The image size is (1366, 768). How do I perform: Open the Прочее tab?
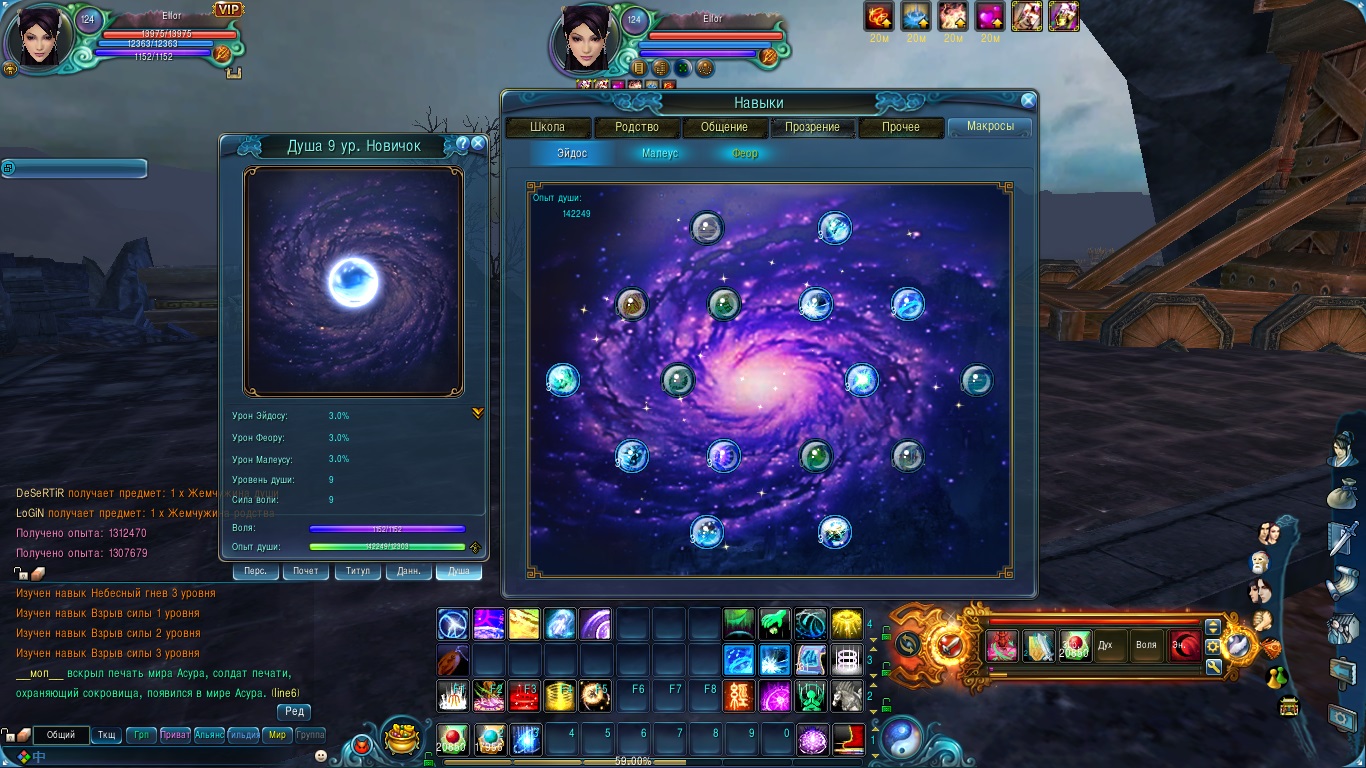pyautogui.click(x=901, y=128)
